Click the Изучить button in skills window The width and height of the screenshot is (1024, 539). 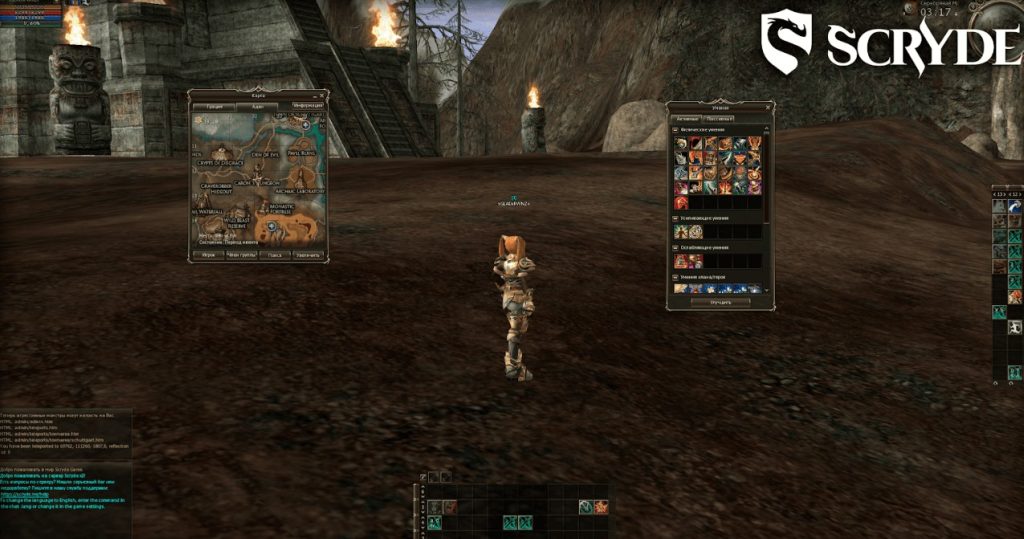tap(720, 301)
